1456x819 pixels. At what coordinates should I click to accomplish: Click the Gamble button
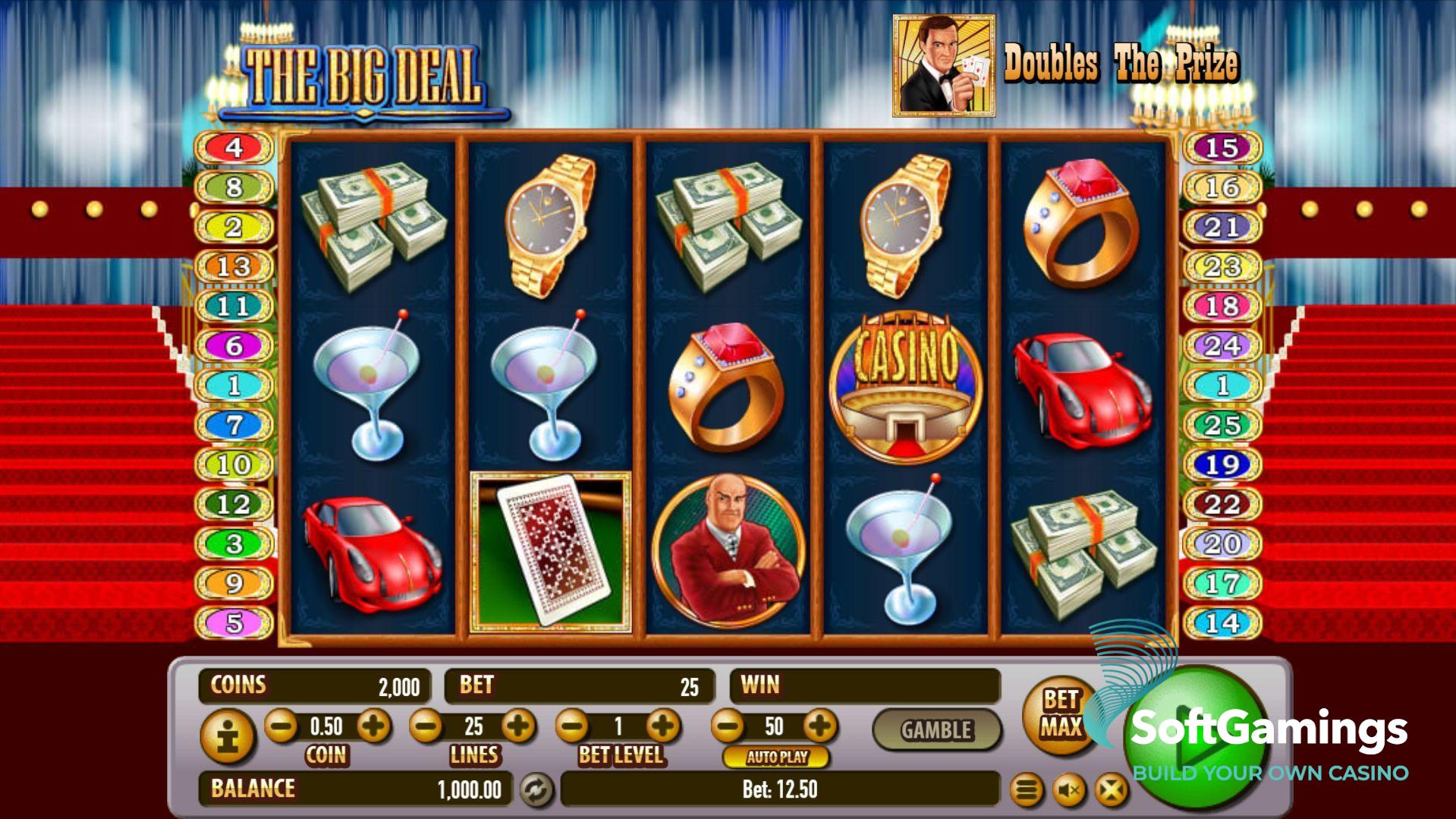[x=936, y=730]
